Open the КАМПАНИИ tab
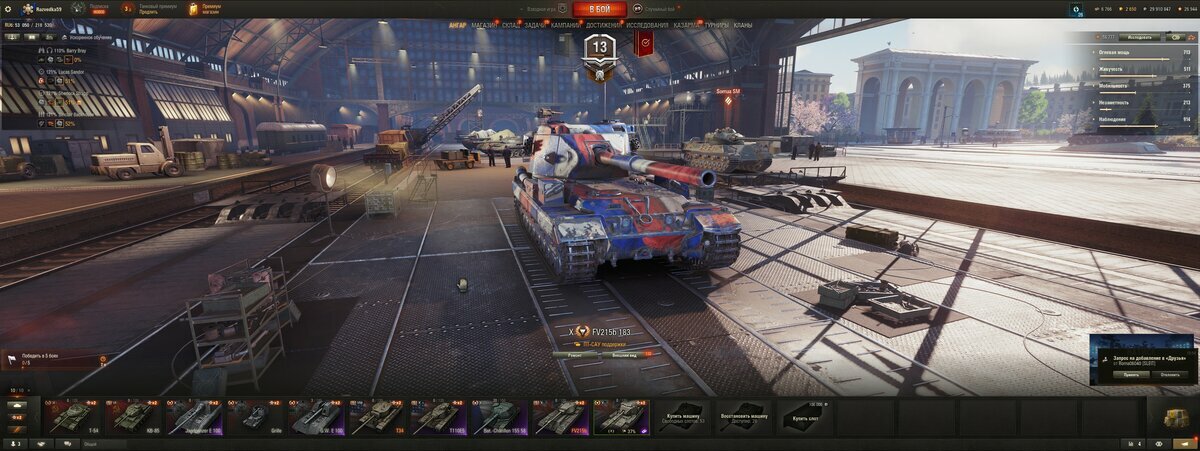This screenshot has height=451, width=1200. pos(565,25)
